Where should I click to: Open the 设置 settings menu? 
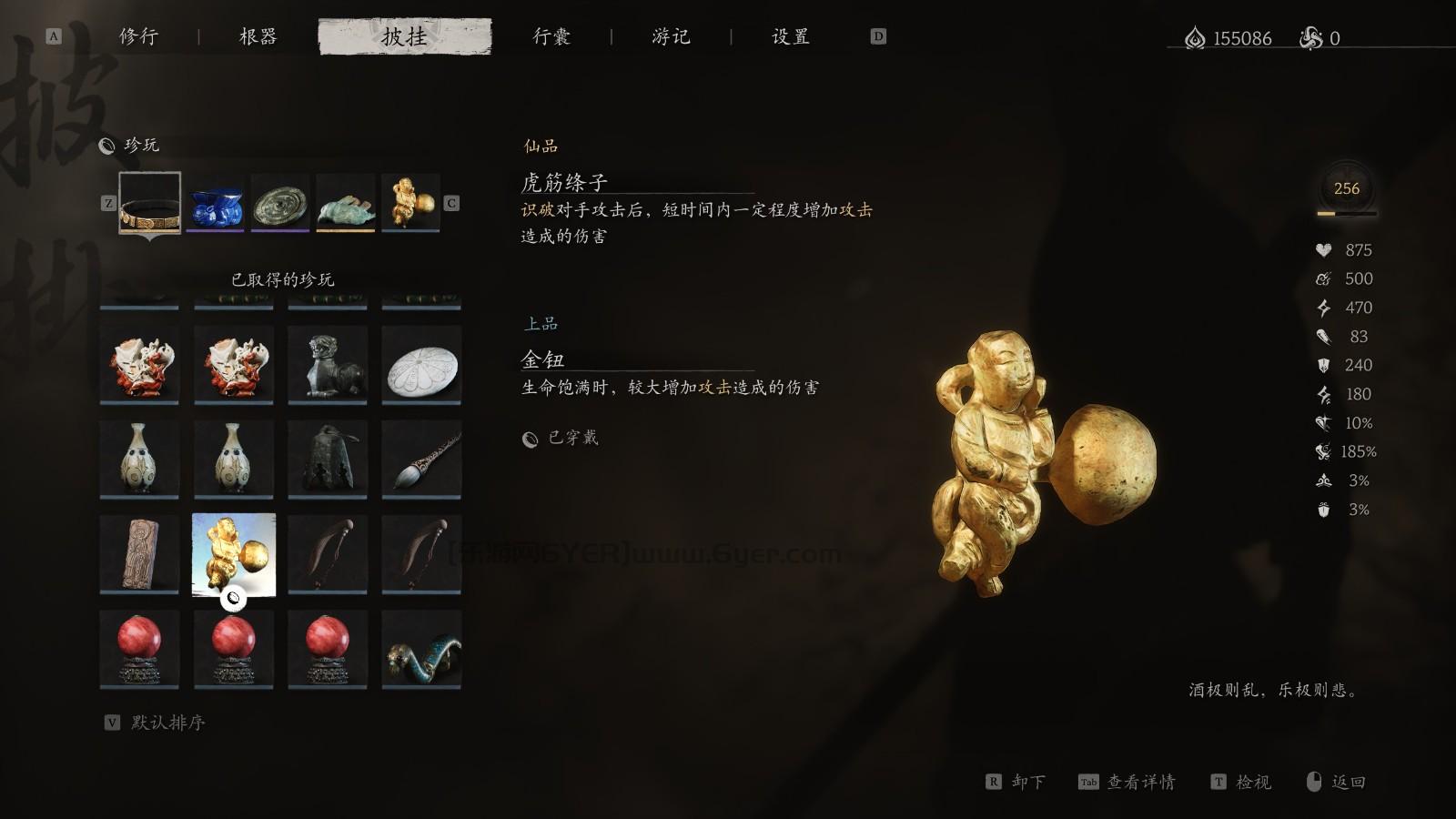point(790,36)
